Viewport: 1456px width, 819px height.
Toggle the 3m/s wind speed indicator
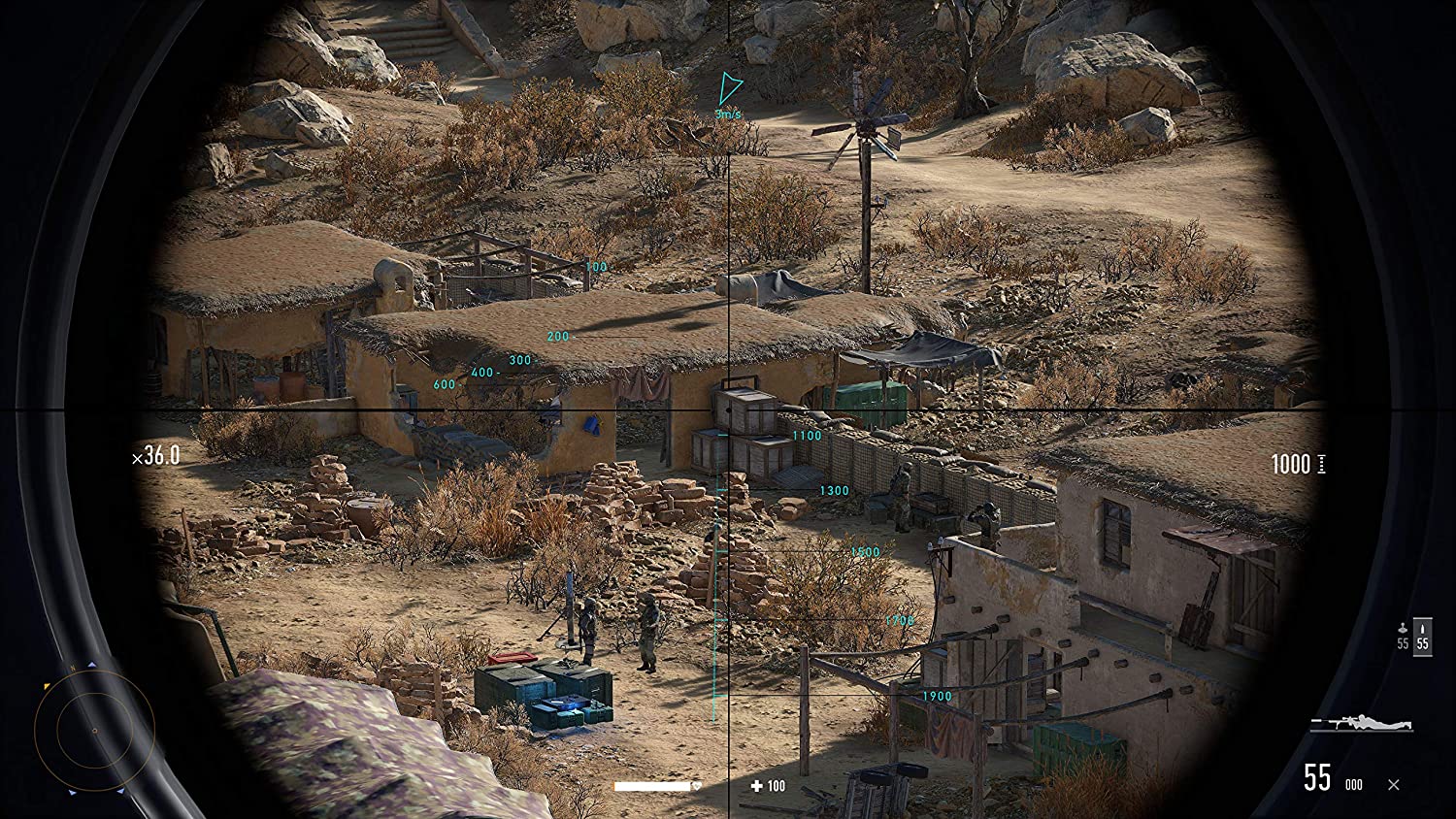tap(726, 114)
